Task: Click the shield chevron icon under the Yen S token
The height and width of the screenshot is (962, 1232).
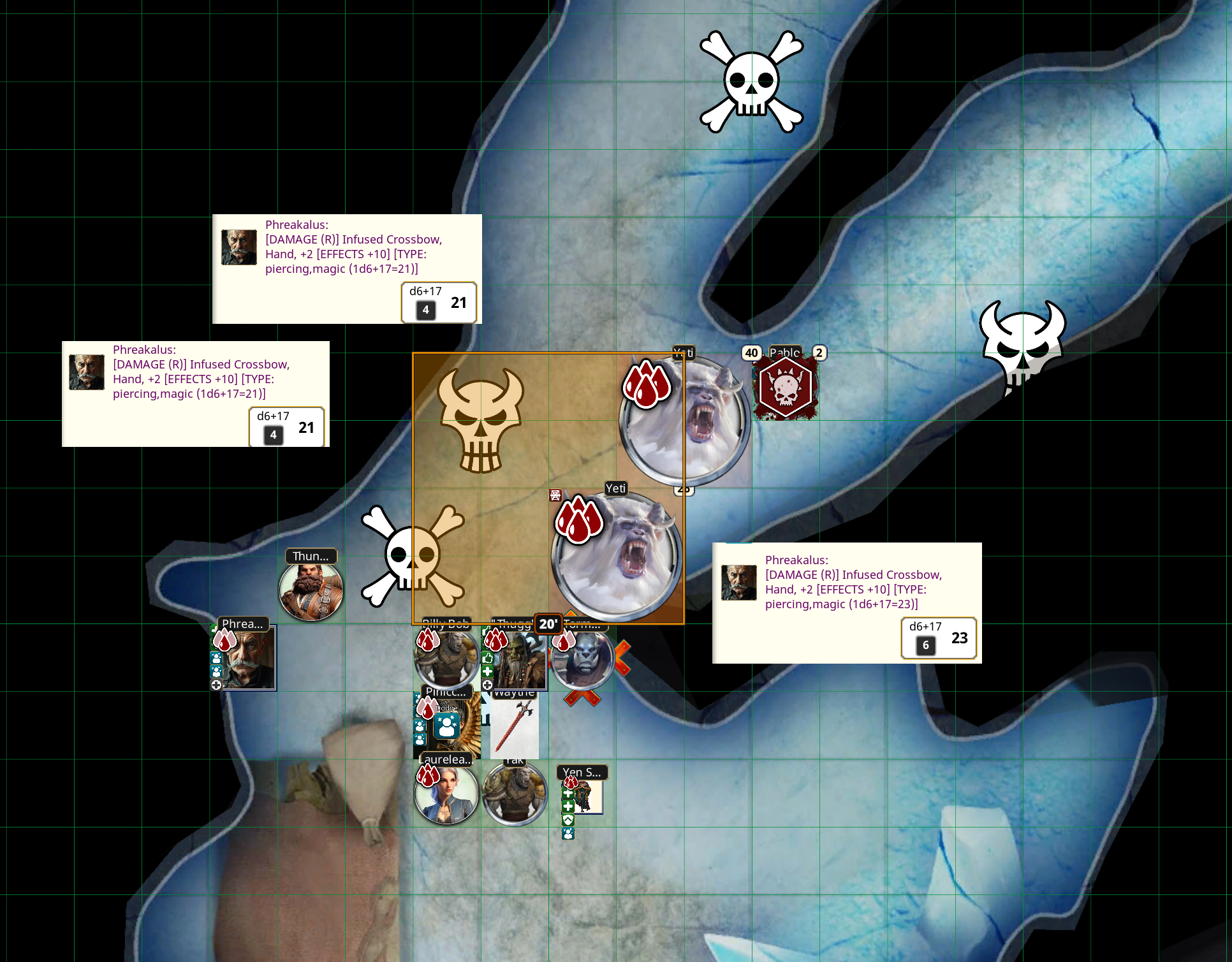Action: 568,820
